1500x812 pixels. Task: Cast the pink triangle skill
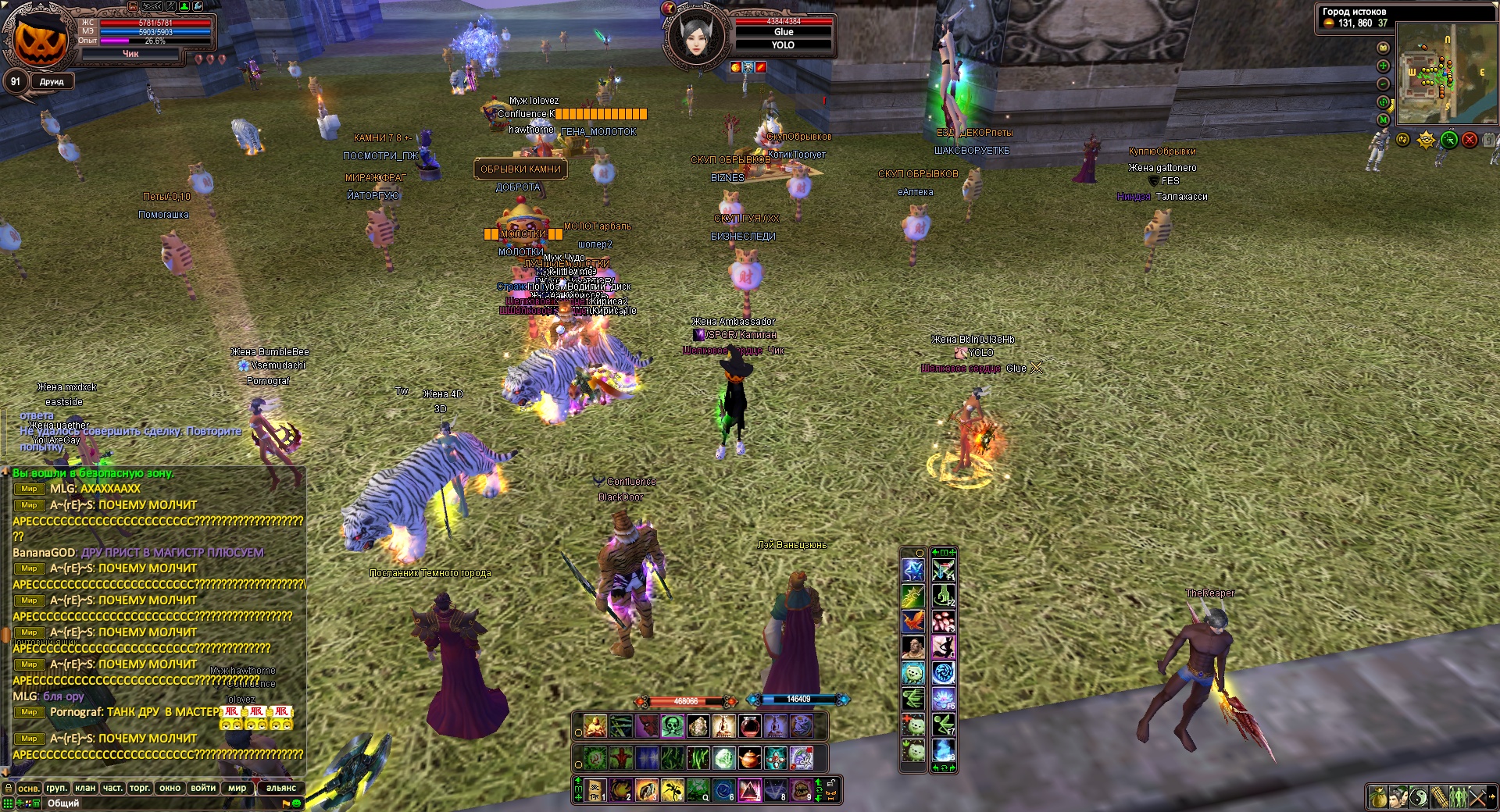coord(749,790)
